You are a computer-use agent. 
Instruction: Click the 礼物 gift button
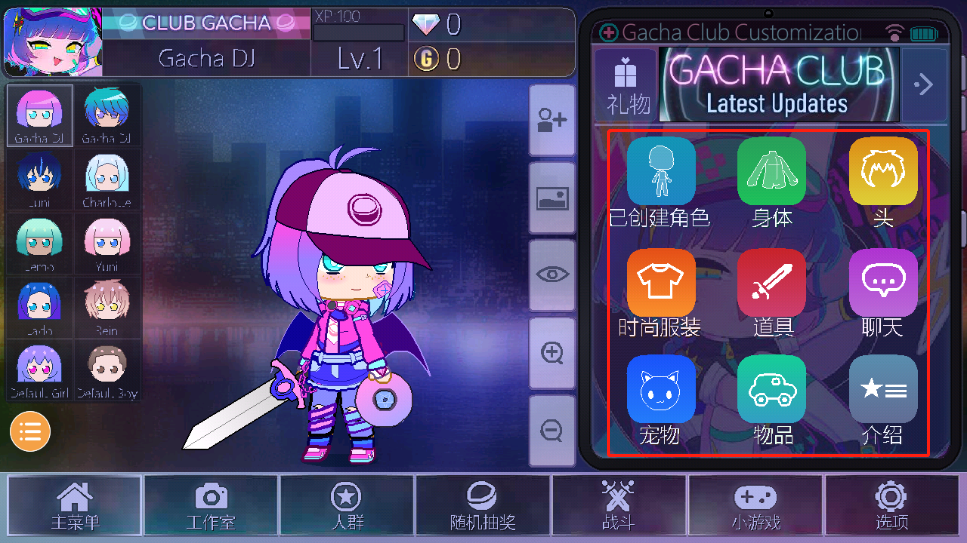627,85
